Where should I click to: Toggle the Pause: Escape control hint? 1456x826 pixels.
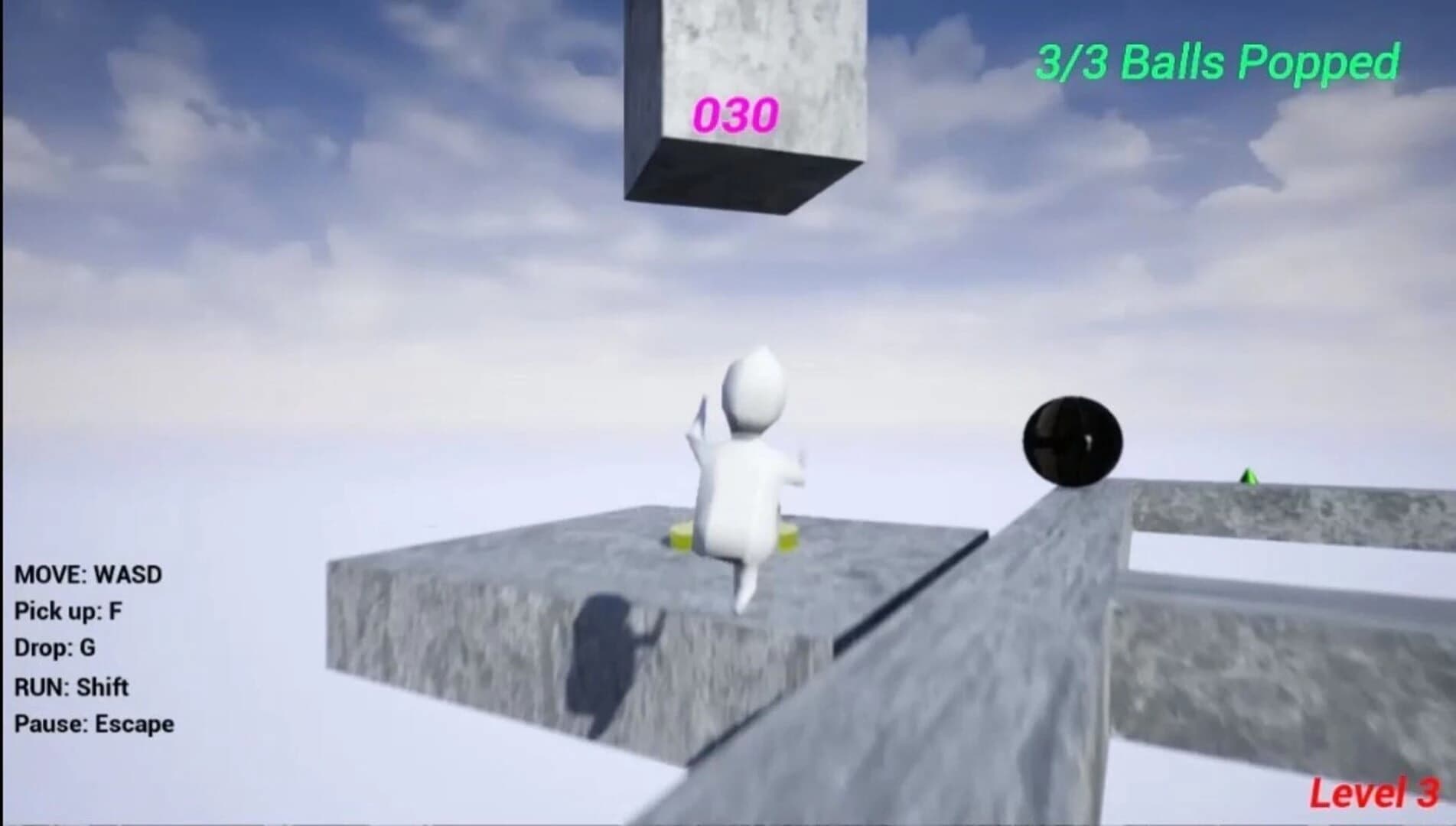click(x=93, y=722)
